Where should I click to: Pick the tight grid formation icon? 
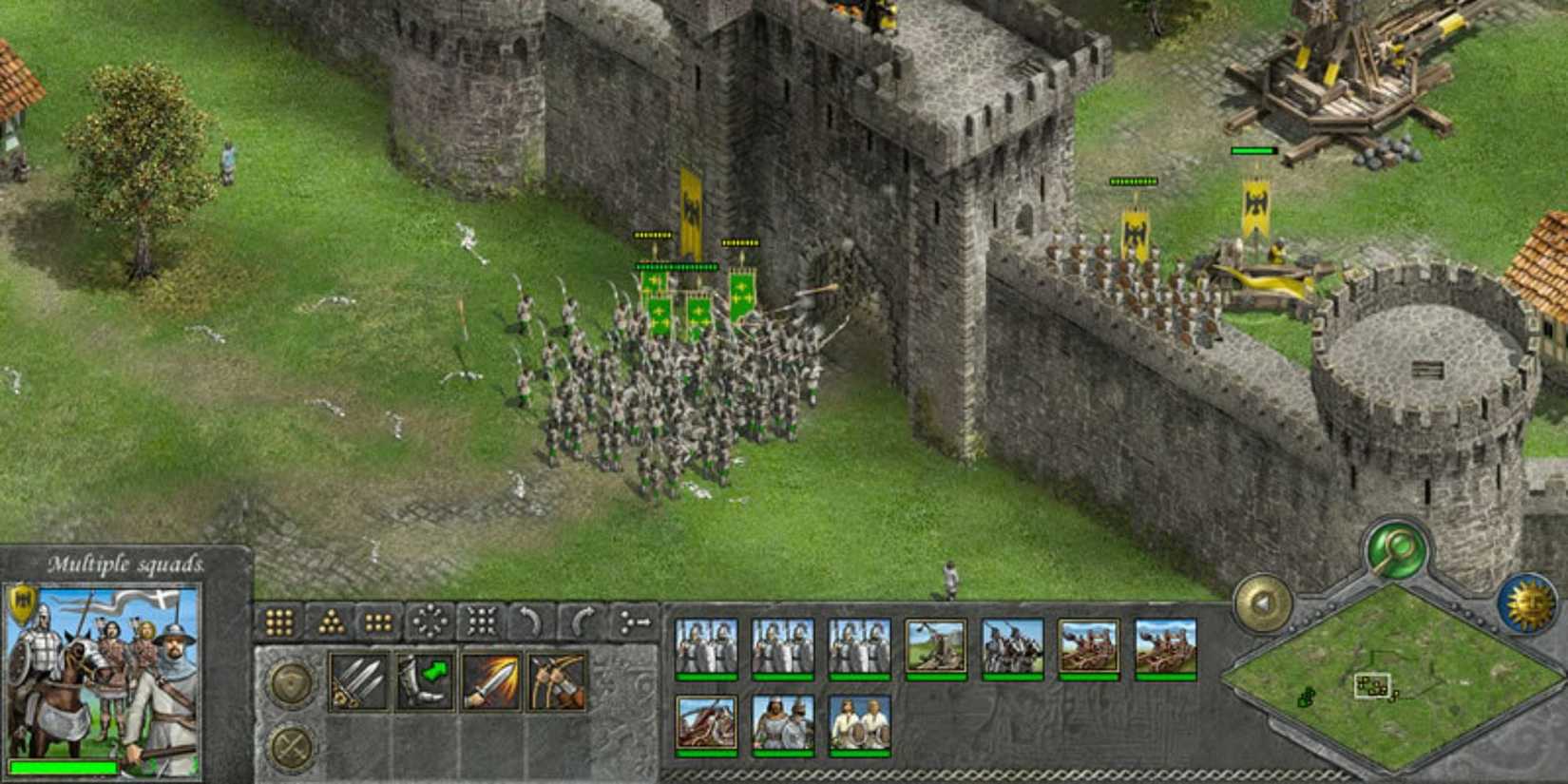pos(378,621)
